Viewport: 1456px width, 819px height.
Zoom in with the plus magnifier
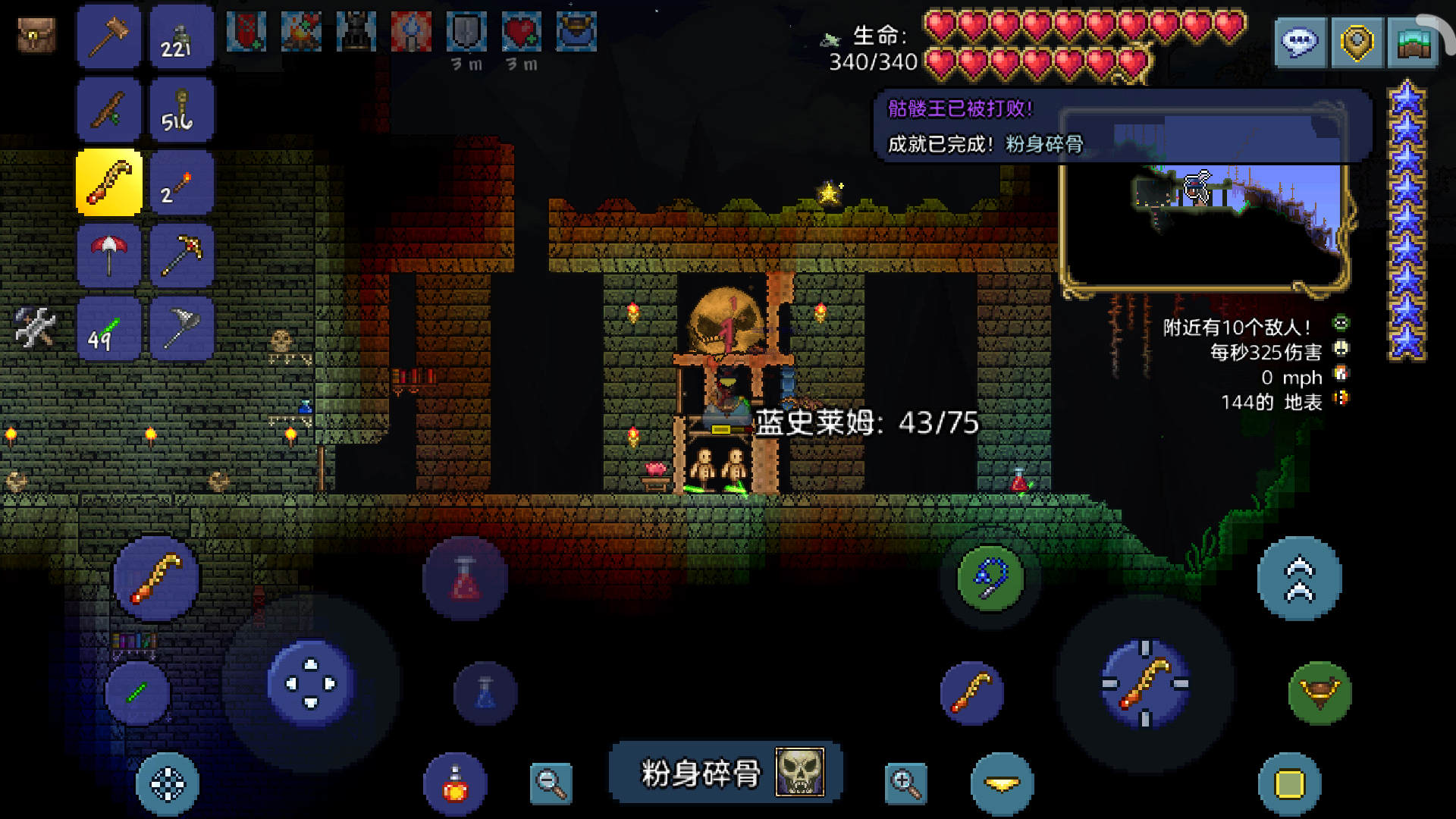905,783
